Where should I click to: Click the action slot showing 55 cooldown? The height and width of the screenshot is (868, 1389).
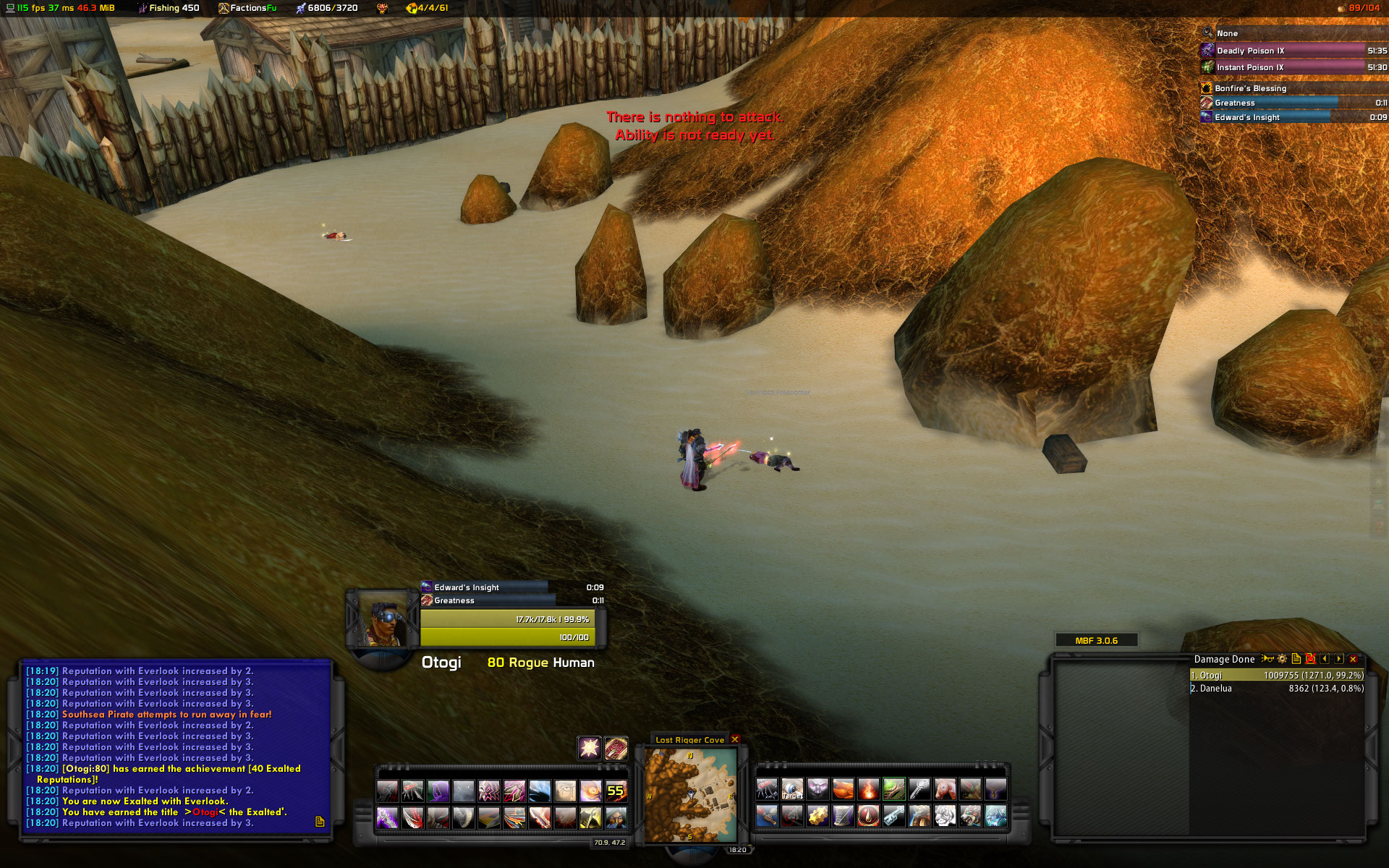point(616,791)
